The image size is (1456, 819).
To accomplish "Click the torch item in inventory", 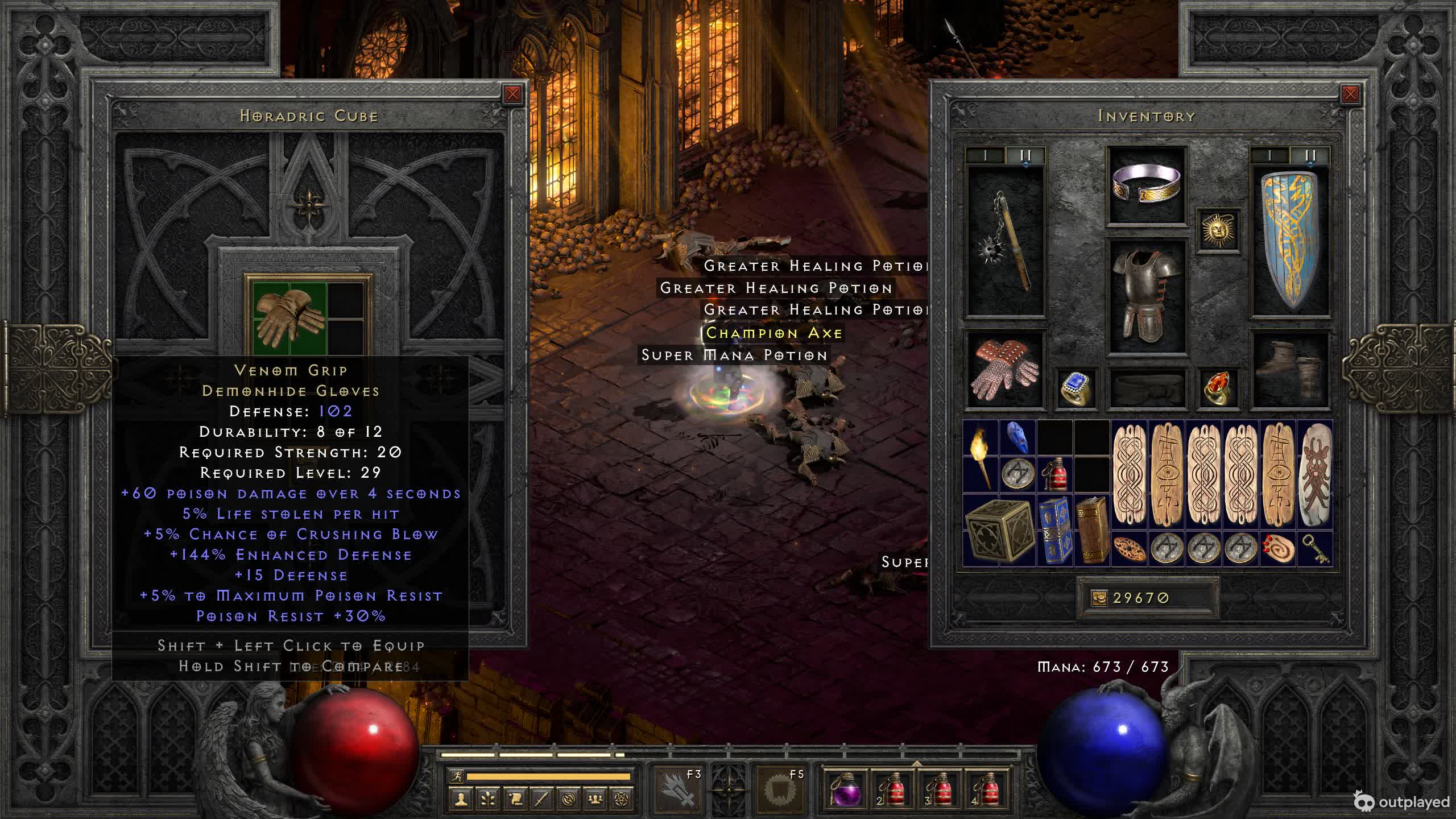I will (981, 457).
